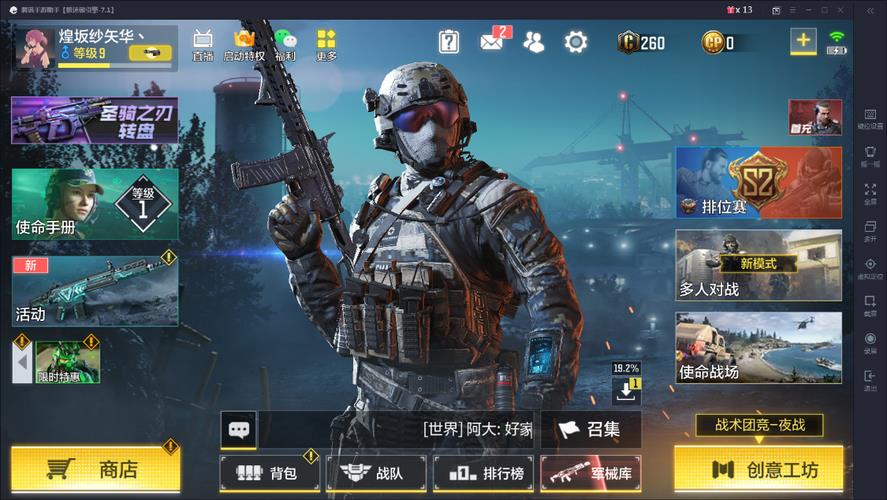Open the settings gear icon
The image size is (887, 500).
point(575,42)
